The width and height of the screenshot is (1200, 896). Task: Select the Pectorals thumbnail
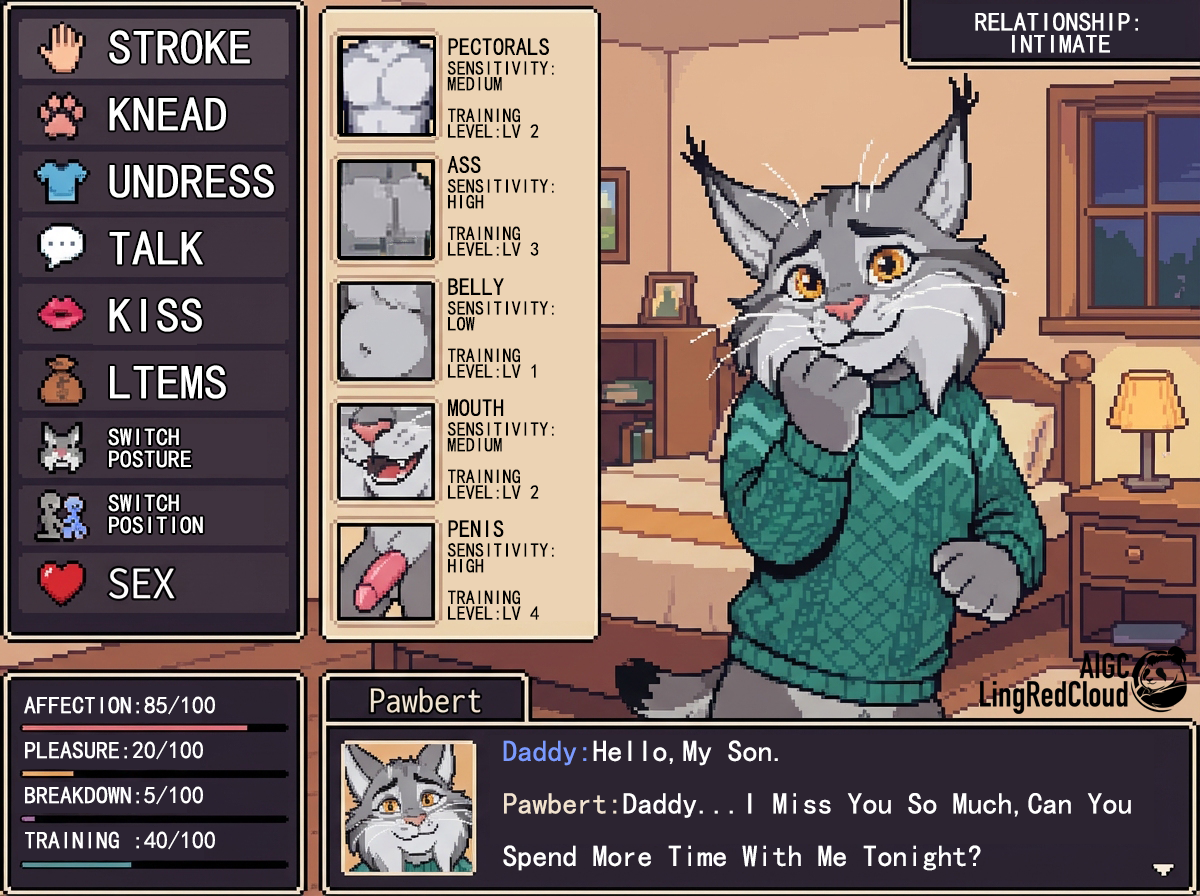click(387, 86)
